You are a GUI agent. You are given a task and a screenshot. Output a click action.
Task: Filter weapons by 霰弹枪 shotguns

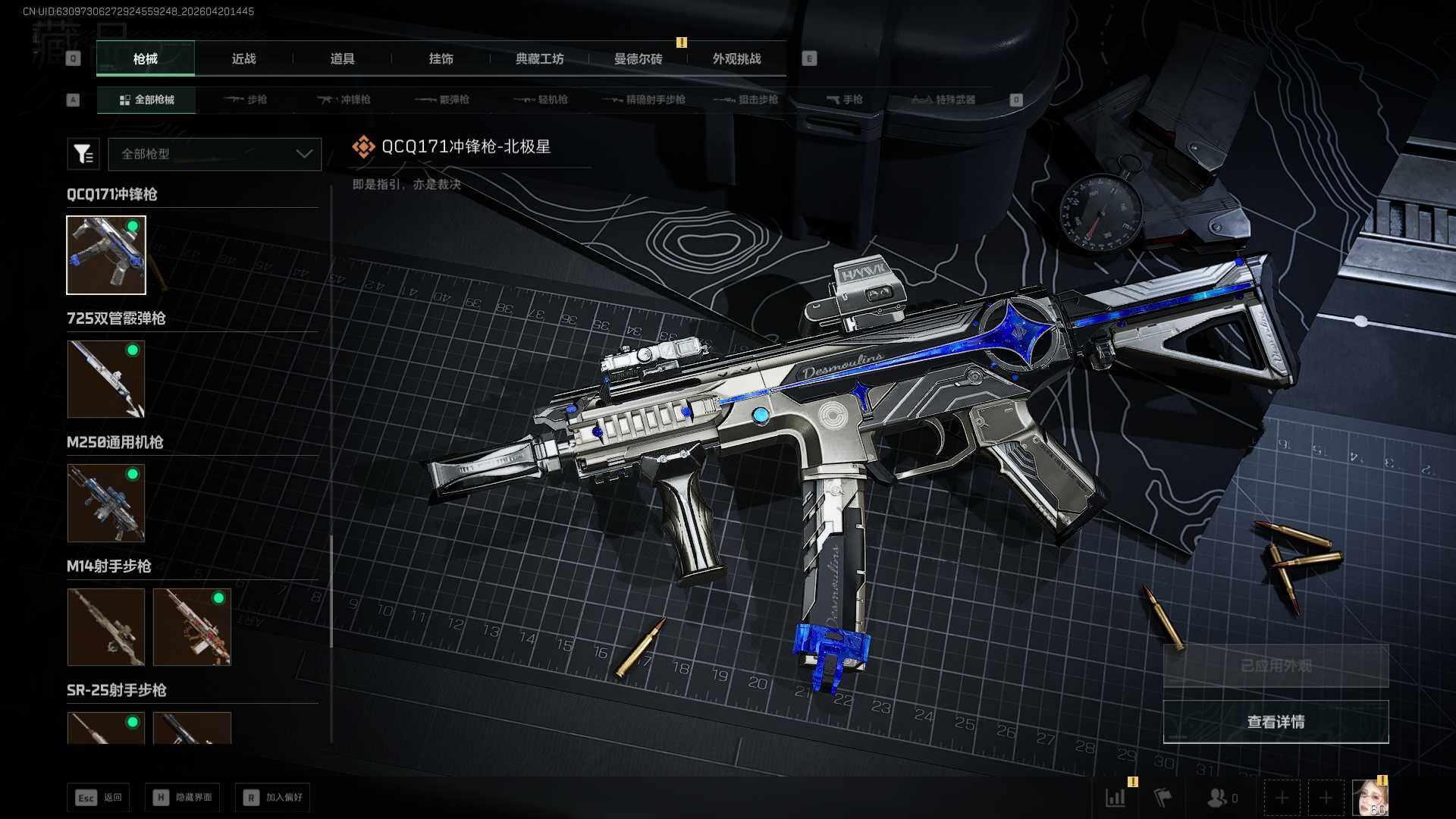click(x=443, y=99)
